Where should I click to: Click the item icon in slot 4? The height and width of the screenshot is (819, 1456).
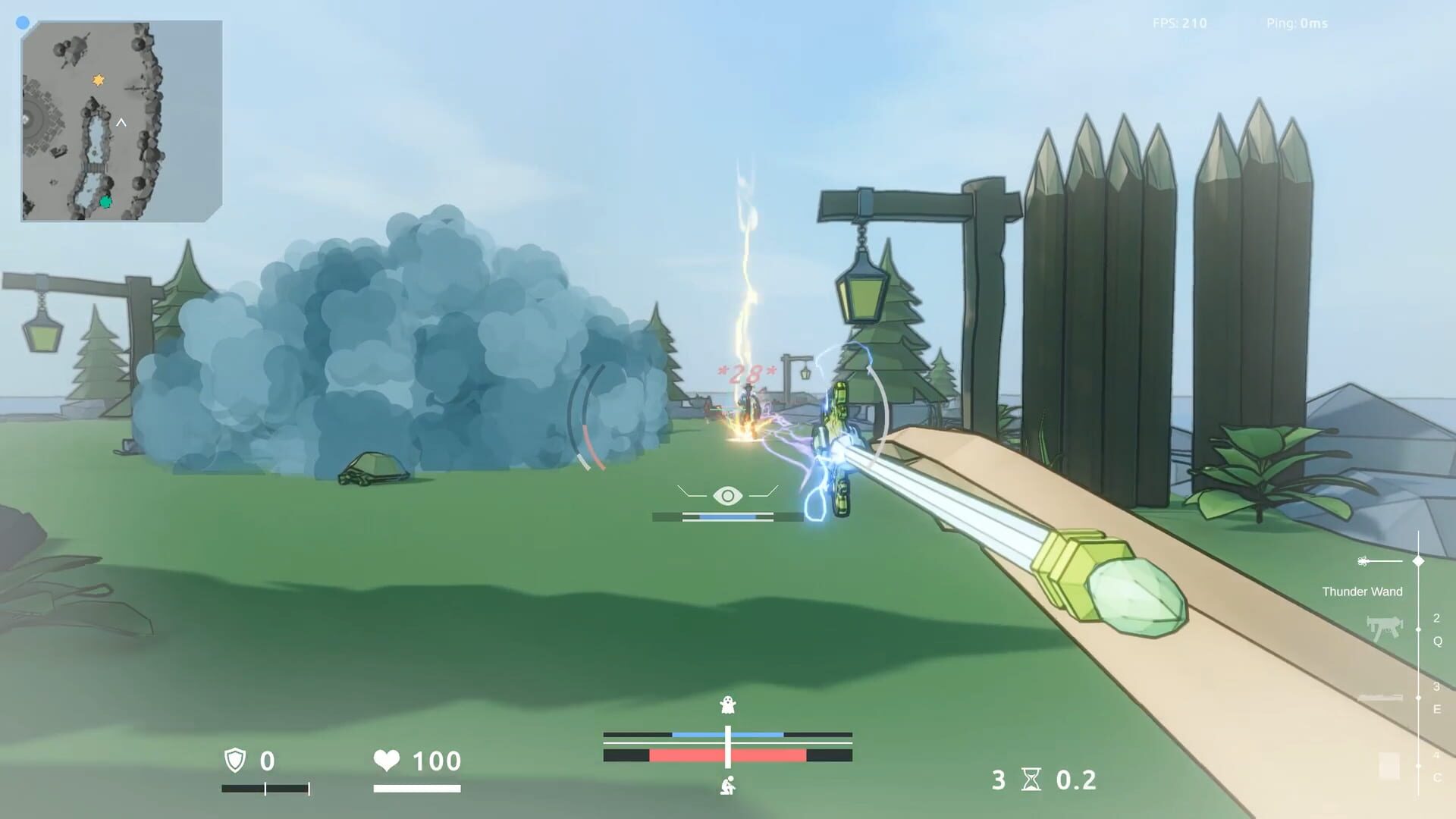[x=1389, y=765]
